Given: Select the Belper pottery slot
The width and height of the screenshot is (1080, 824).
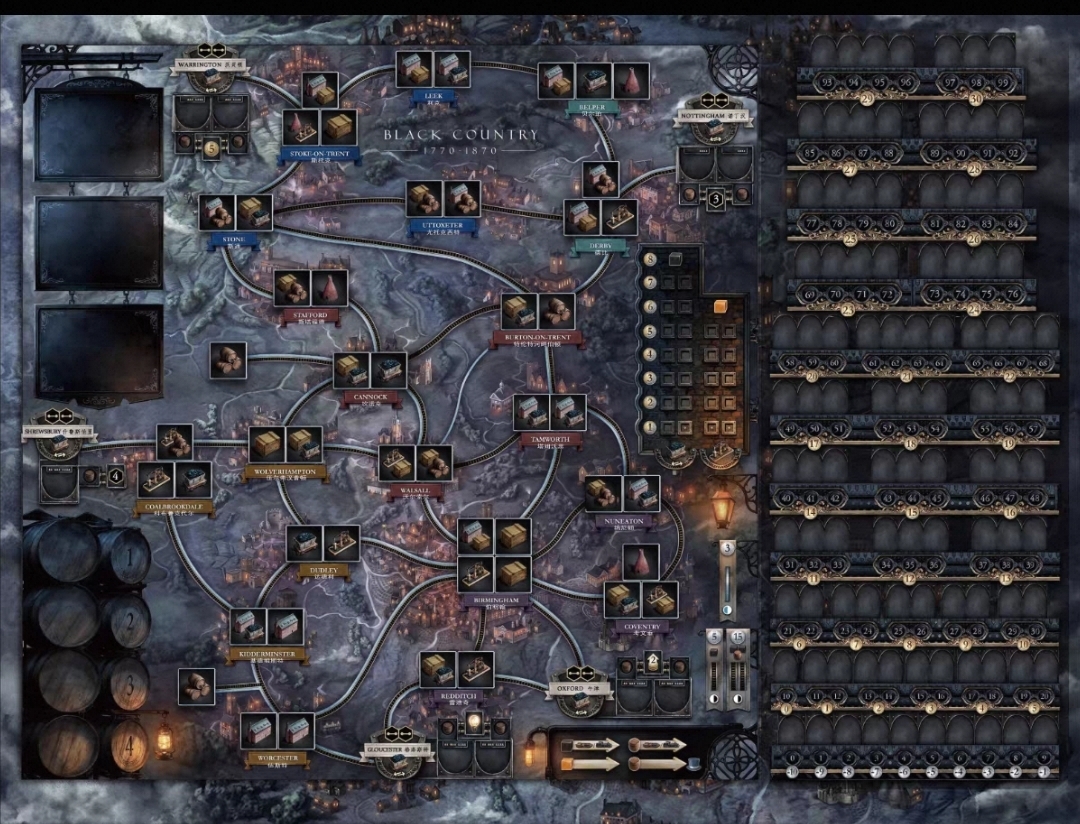Looking at the screenshot, I should coord(631,80).
